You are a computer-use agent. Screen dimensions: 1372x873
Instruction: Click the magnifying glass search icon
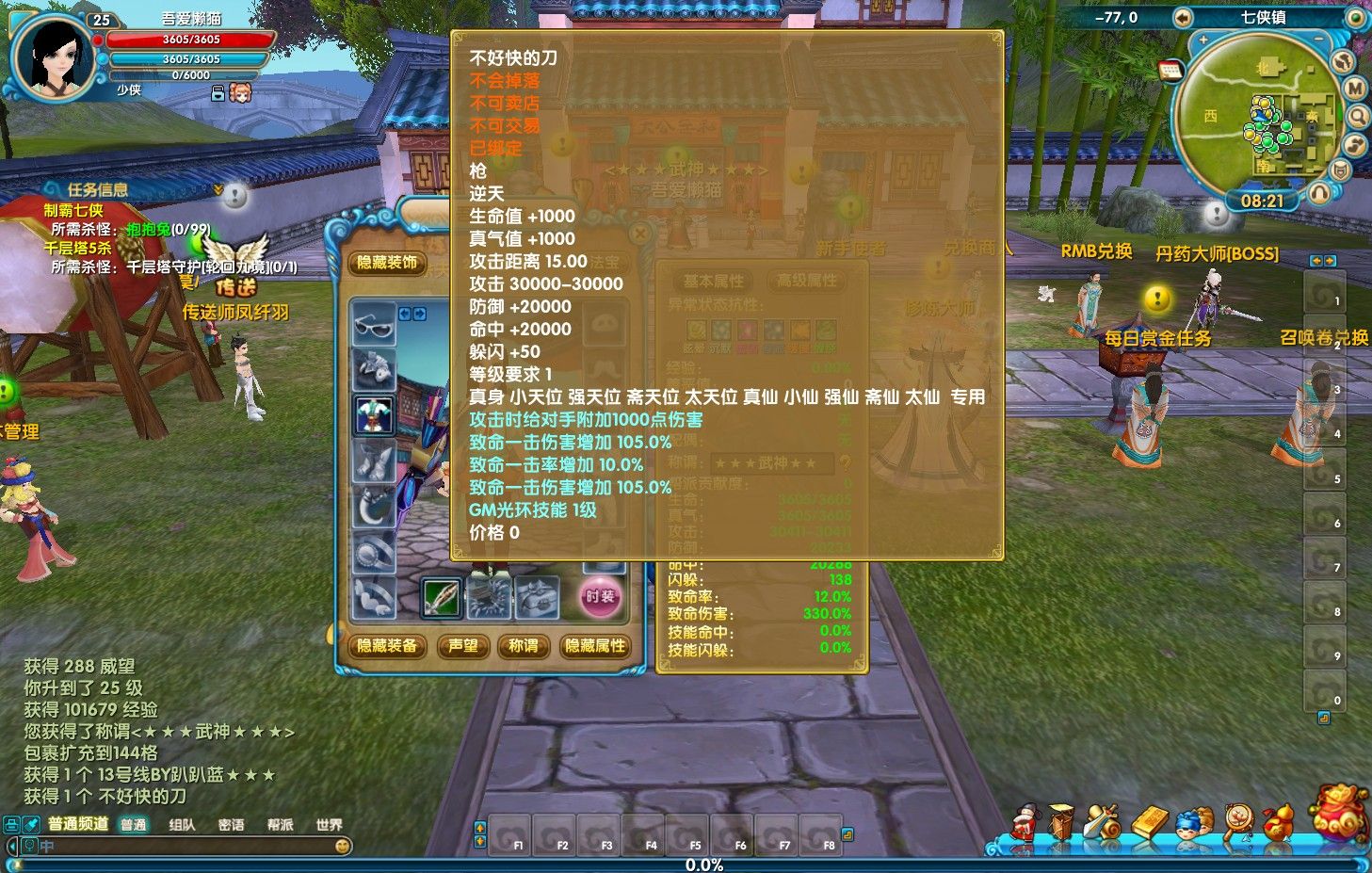(1357, 117)
